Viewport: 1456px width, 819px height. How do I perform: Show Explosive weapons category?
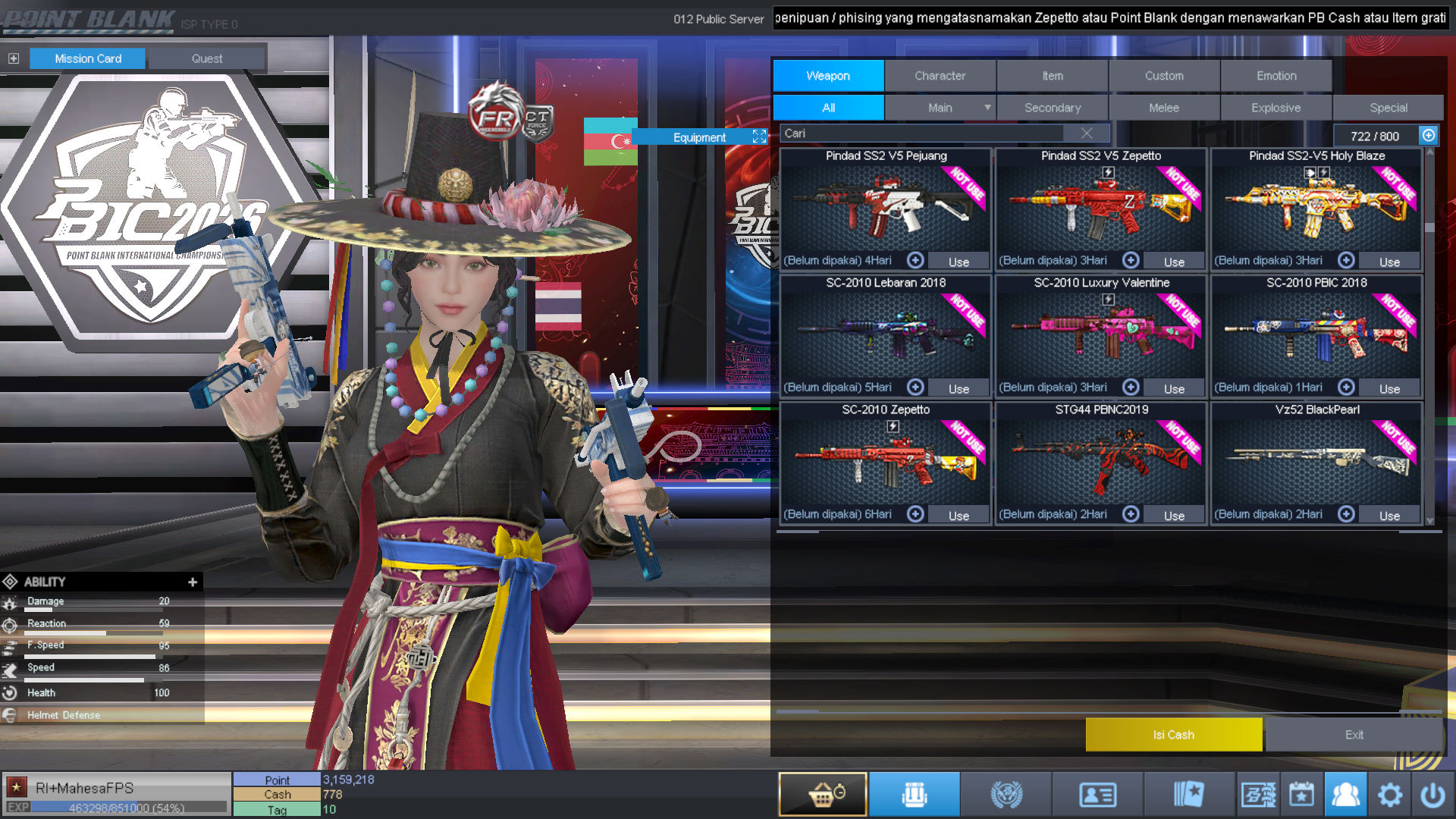pos(1276,108)
